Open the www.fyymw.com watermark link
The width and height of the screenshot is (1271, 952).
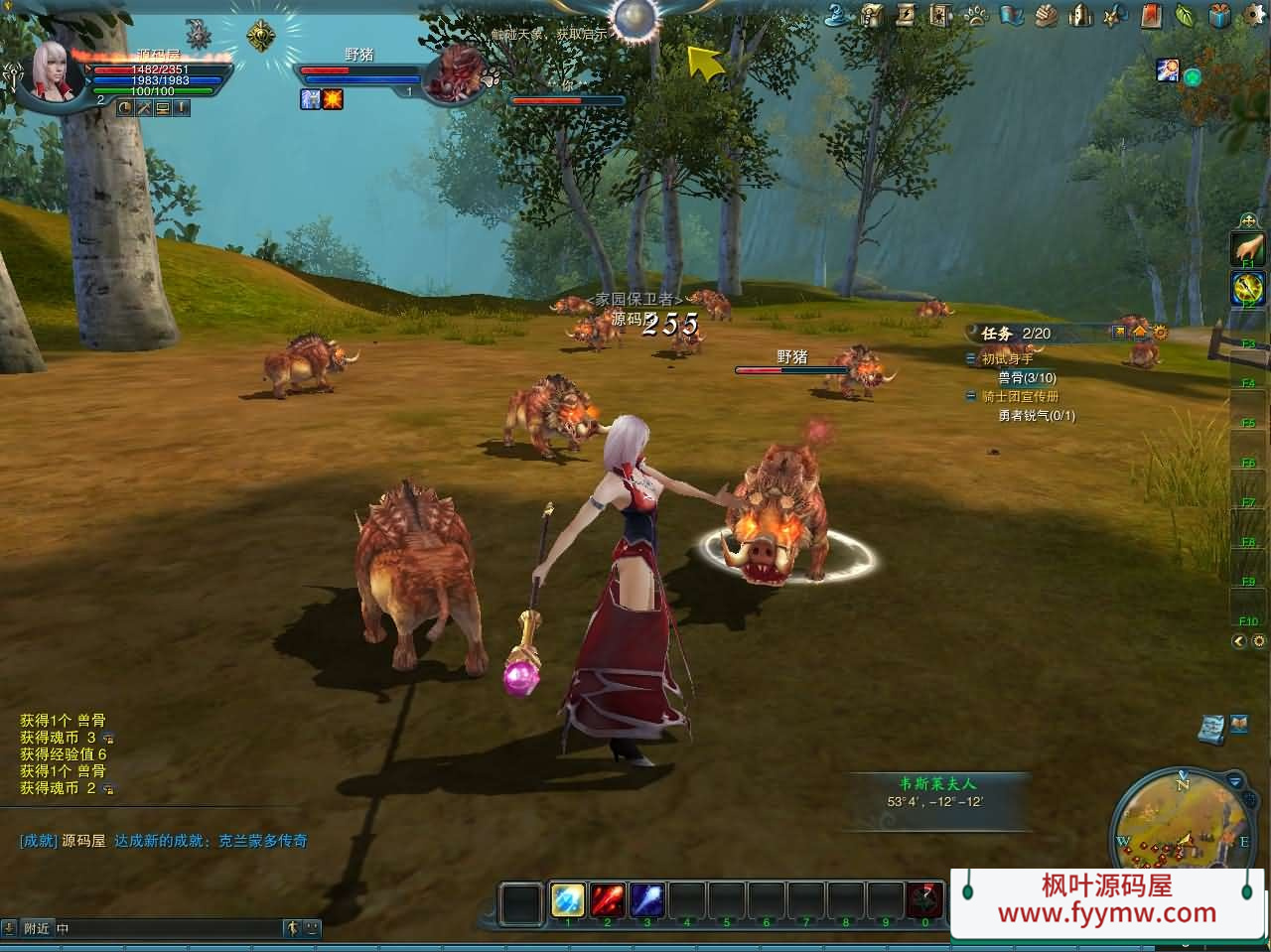(x=1107, y=913)
